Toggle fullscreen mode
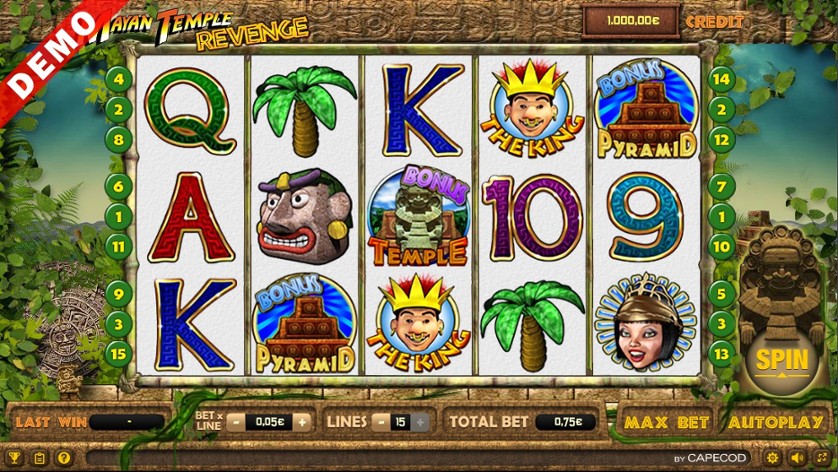This screenshot has width=838, height=472. [822, 459]
